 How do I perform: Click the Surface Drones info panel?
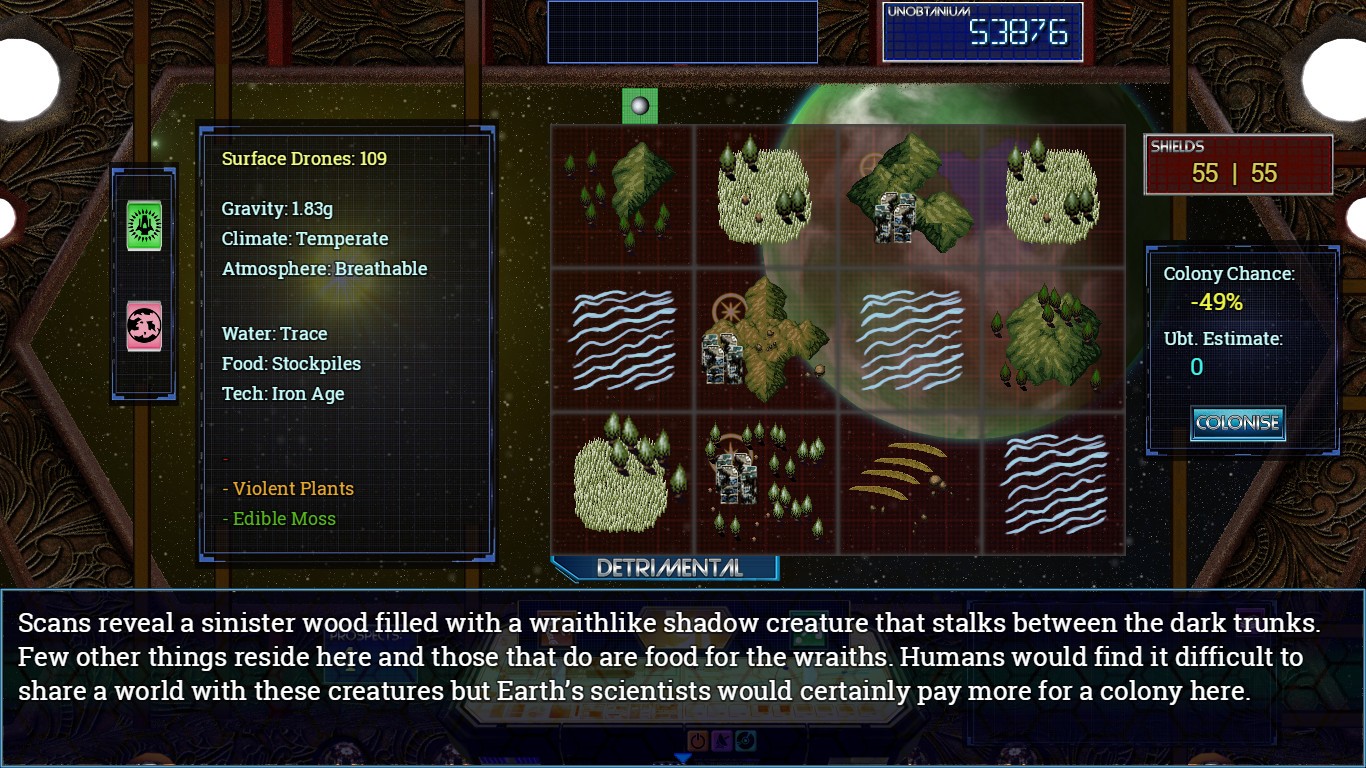point(302,158)
